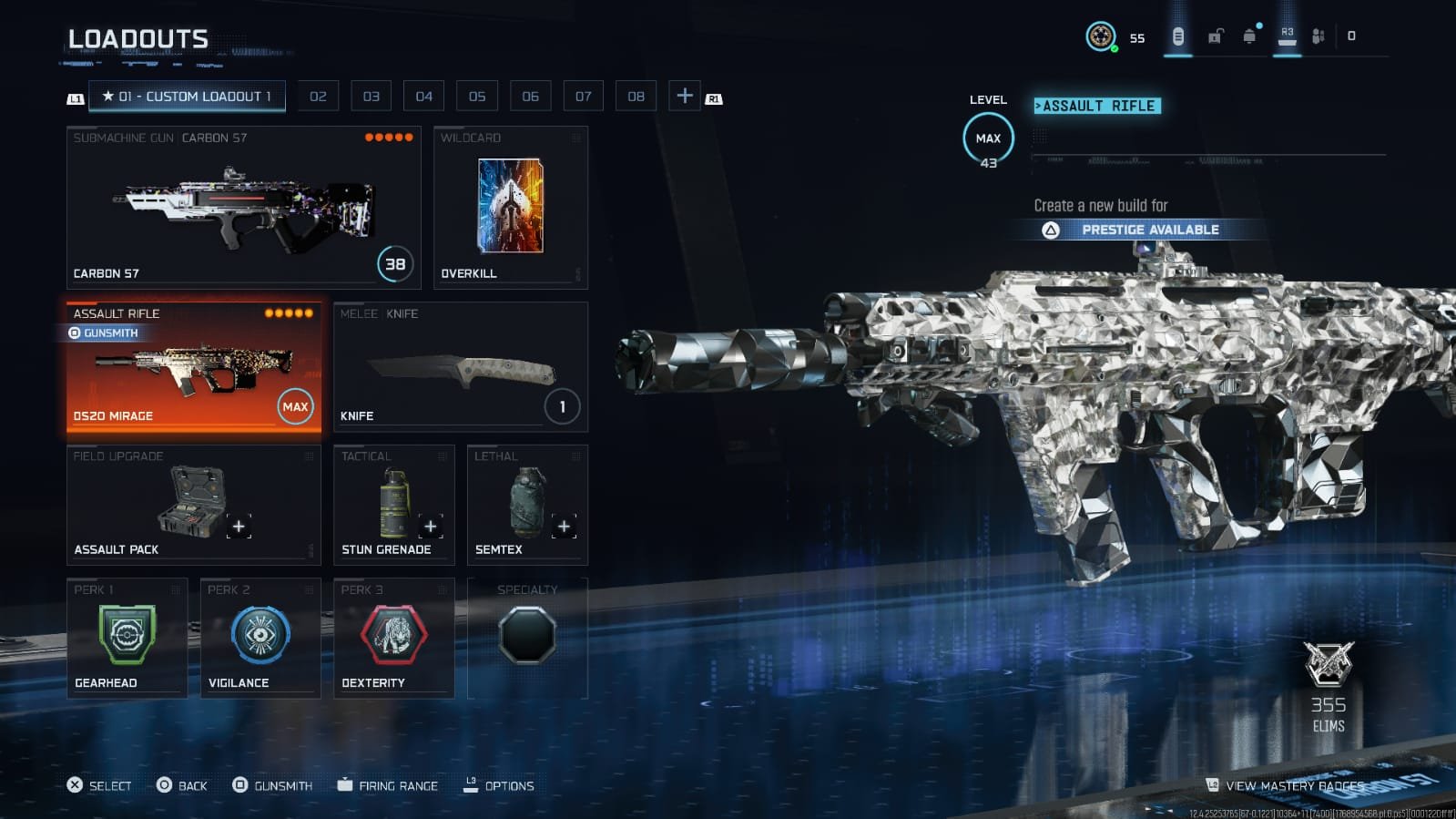View Mastery Badges for this weapon
1456x819 pixels.
1293,785
